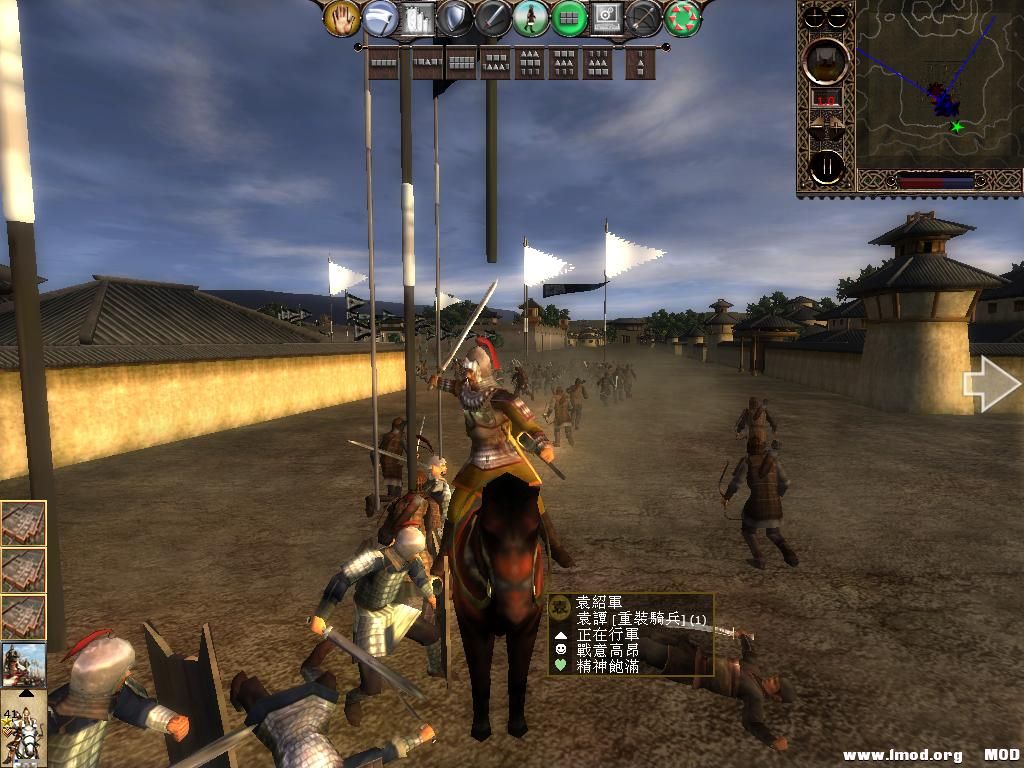
Task: Zoom out the minimap with minus button
Action: pyautogui.click(x=838, y=17)
